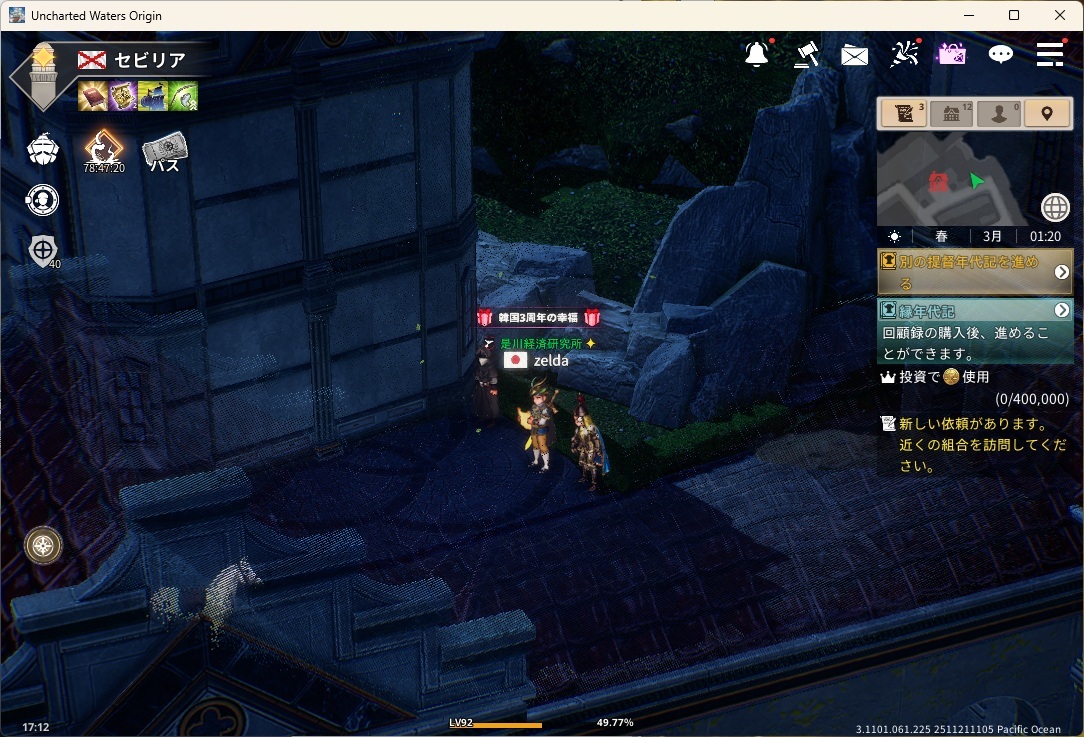Maximize the Uncharted Waters Origin window
The width and height of the screenshot is (1084, 737).
tap(1014, 15)
